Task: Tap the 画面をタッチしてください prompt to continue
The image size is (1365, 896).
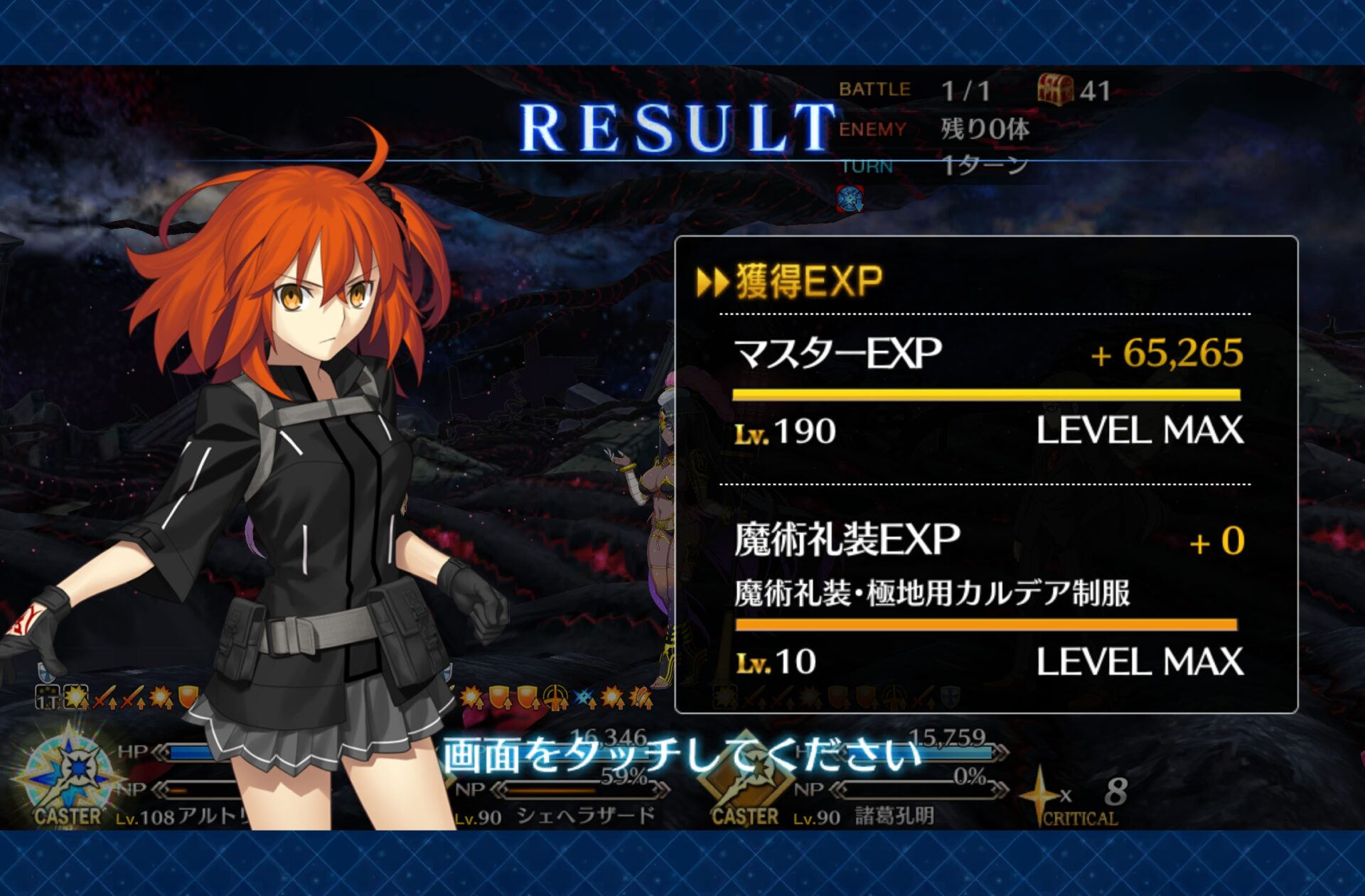Action: (681, 755)
